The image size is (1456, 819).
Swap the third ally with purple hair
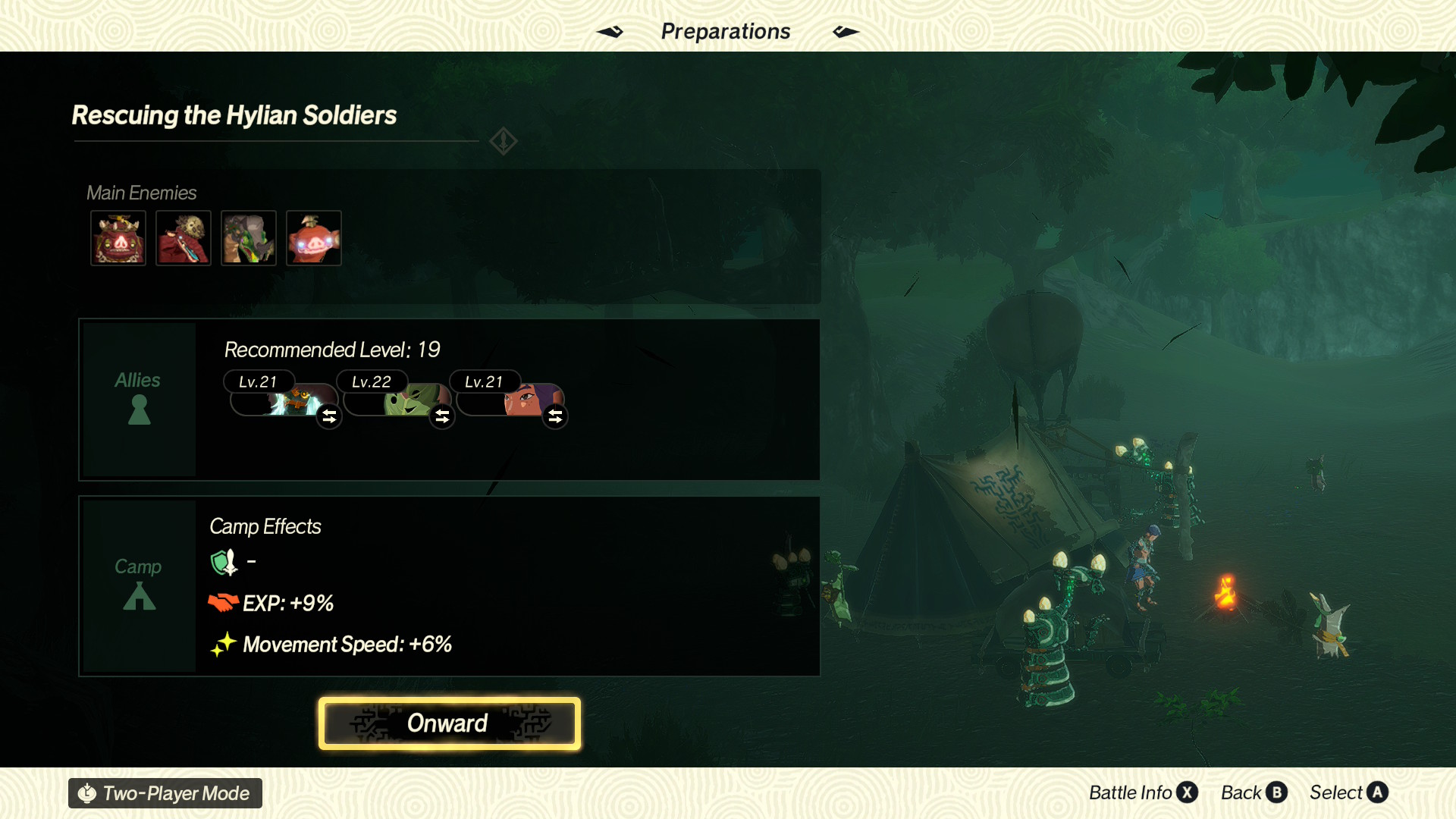555,416
